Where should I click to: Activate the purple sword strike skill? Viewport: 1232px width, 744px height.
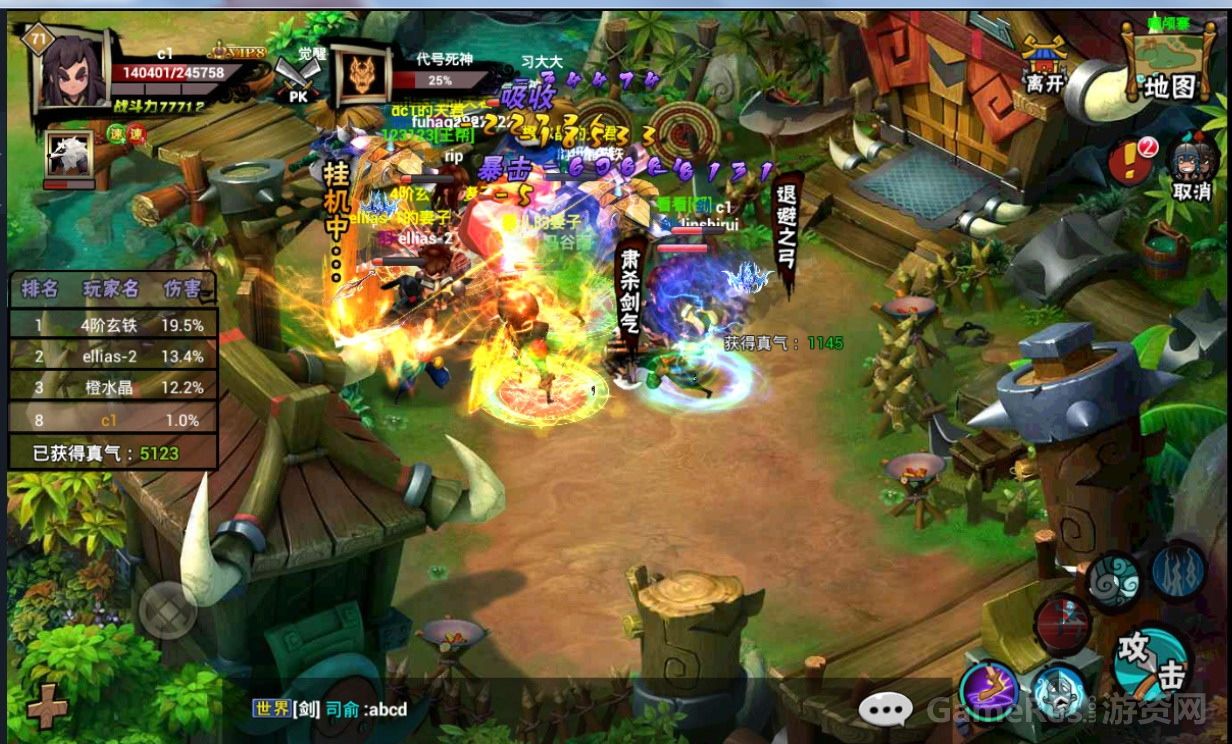[989, 689]
